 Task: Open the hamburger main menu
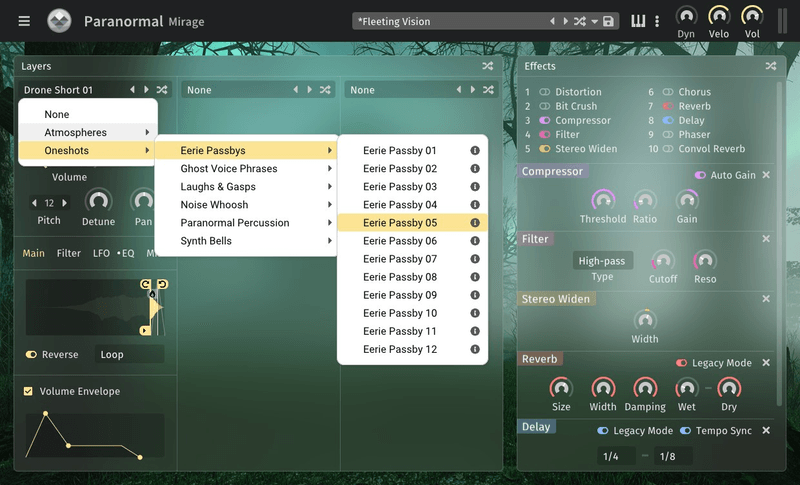coord(24,21)
